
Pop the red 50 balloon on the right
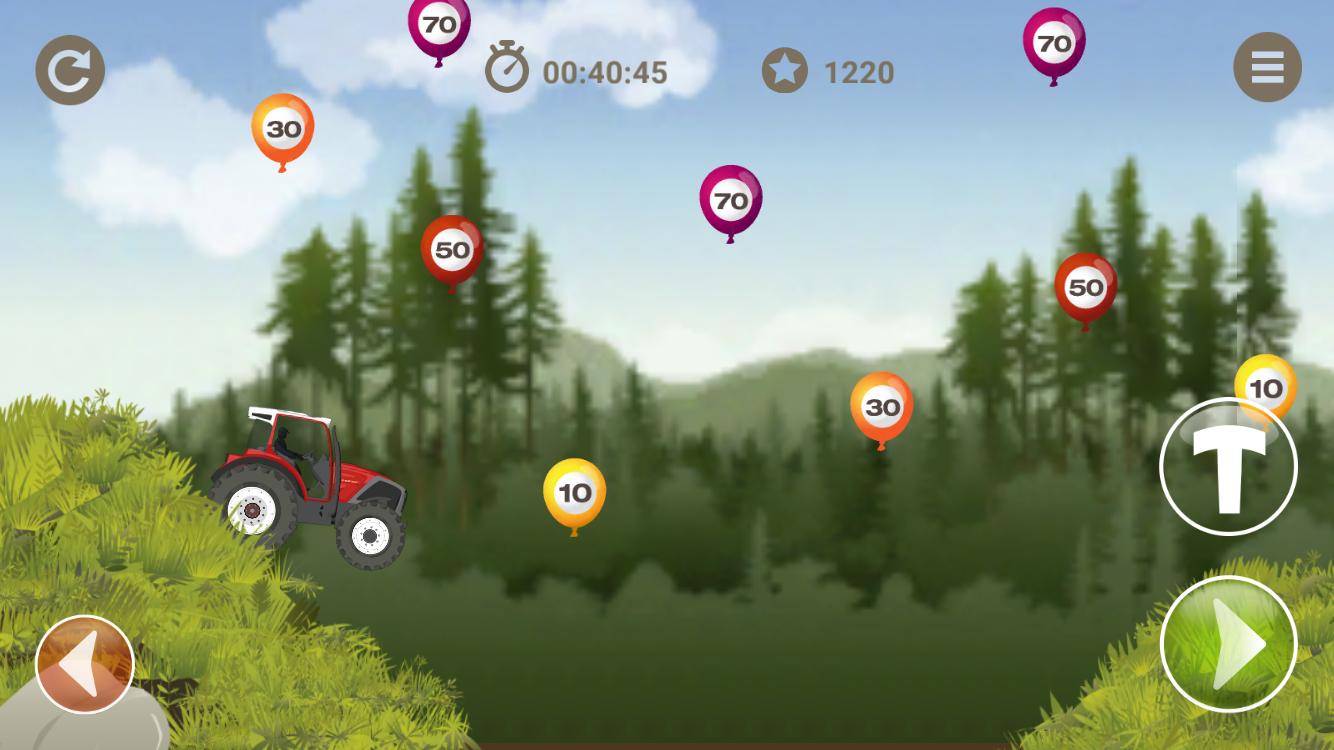click(x=1085, y=288)
